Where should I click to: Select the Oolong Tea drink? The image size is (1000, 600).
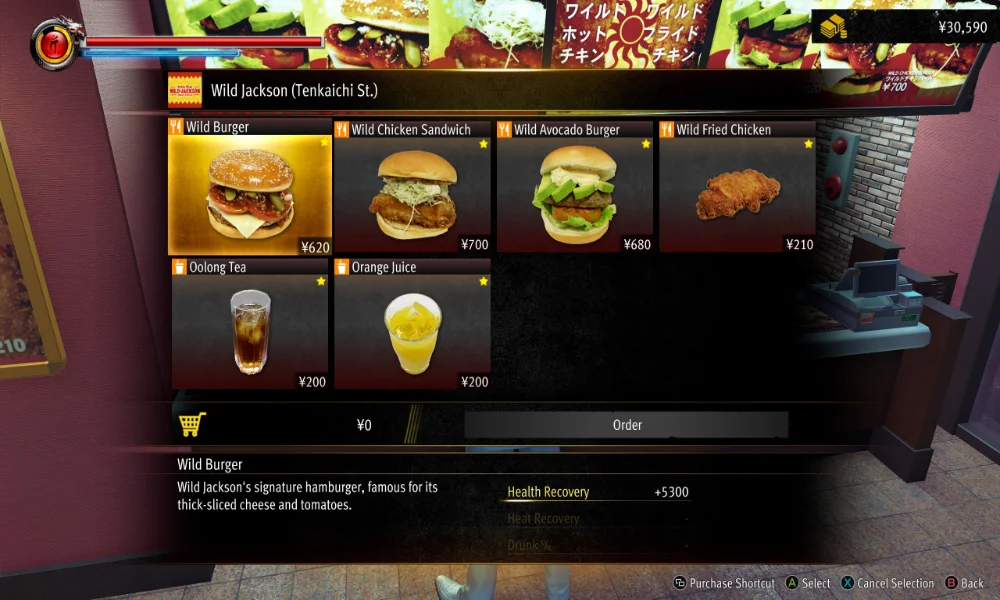[249, 327]
